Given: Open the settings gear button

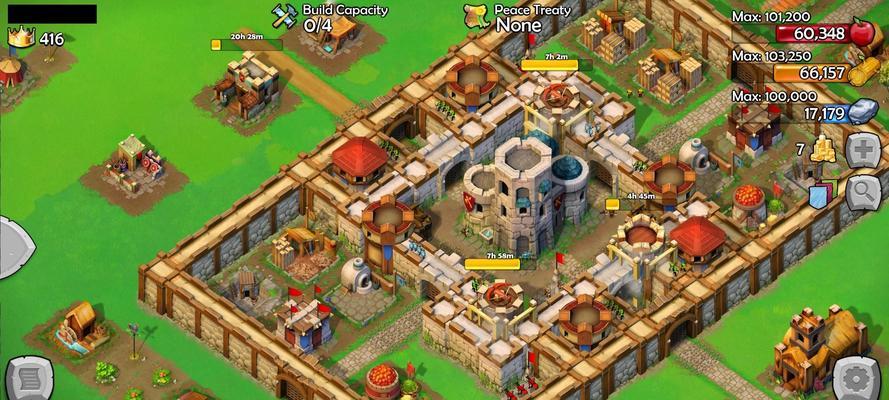Looking at the screenshot, I should [x=858, y=378].
